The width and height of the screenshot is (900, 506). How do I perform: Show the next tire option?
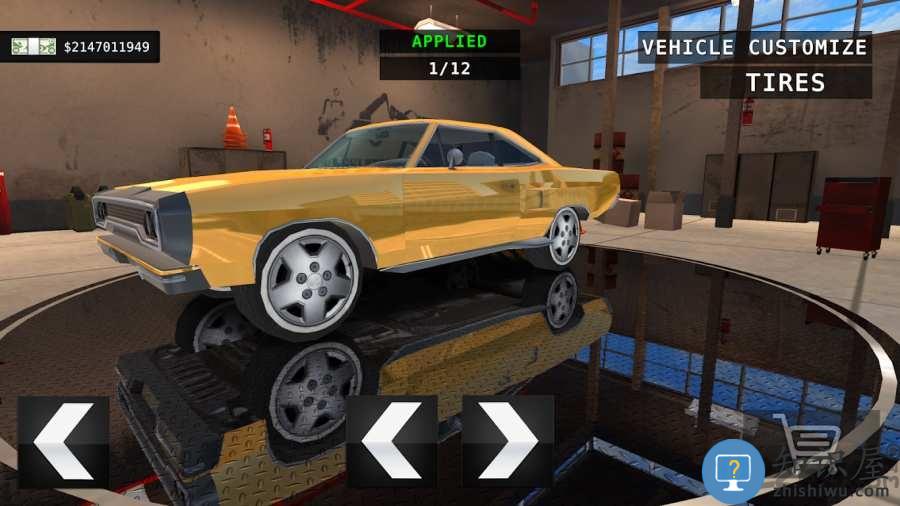508,441
